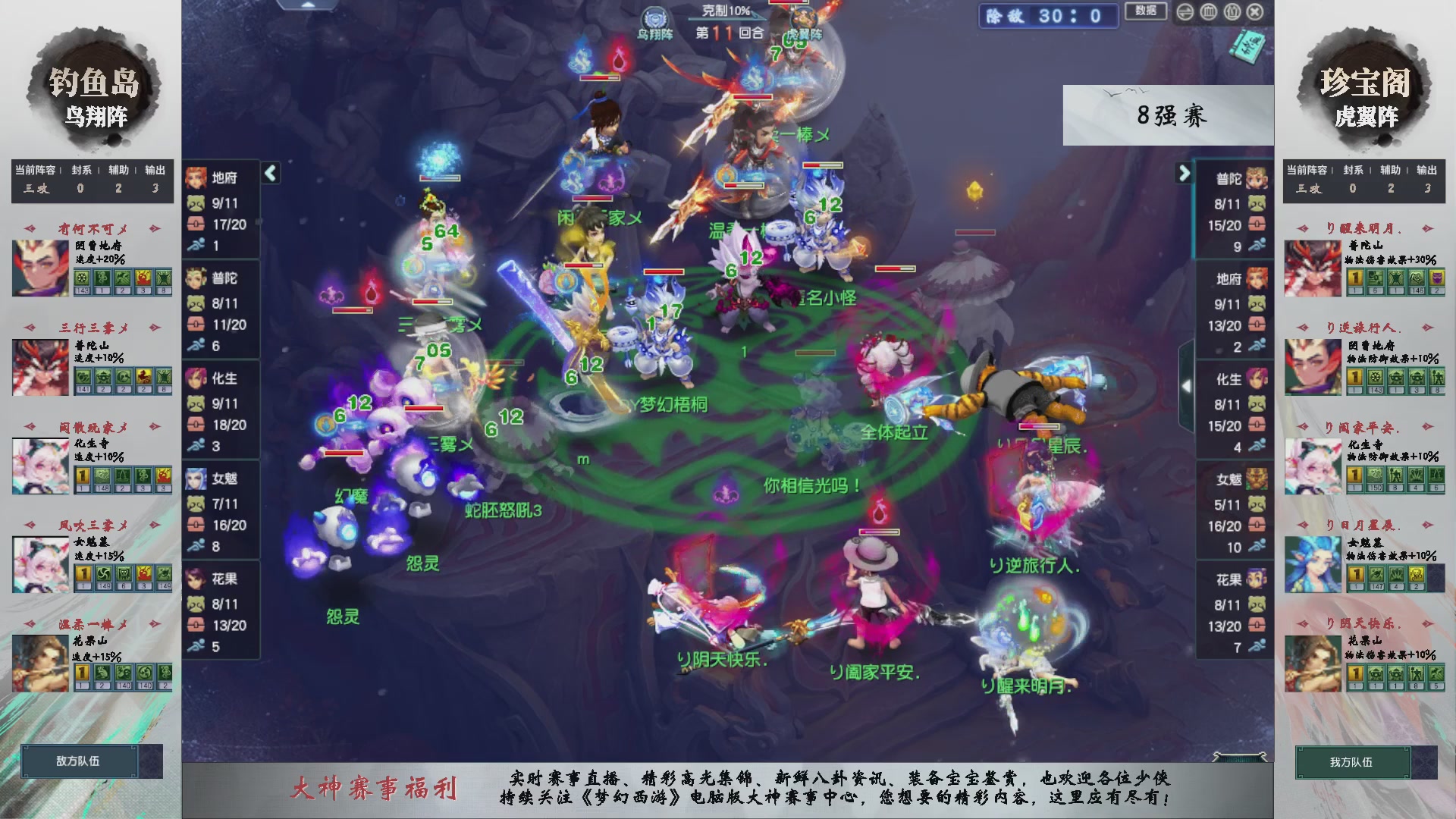Collapse the left team stats panel with arrow
Viewport: 1456px width, 819px height.
coord(269,173)
